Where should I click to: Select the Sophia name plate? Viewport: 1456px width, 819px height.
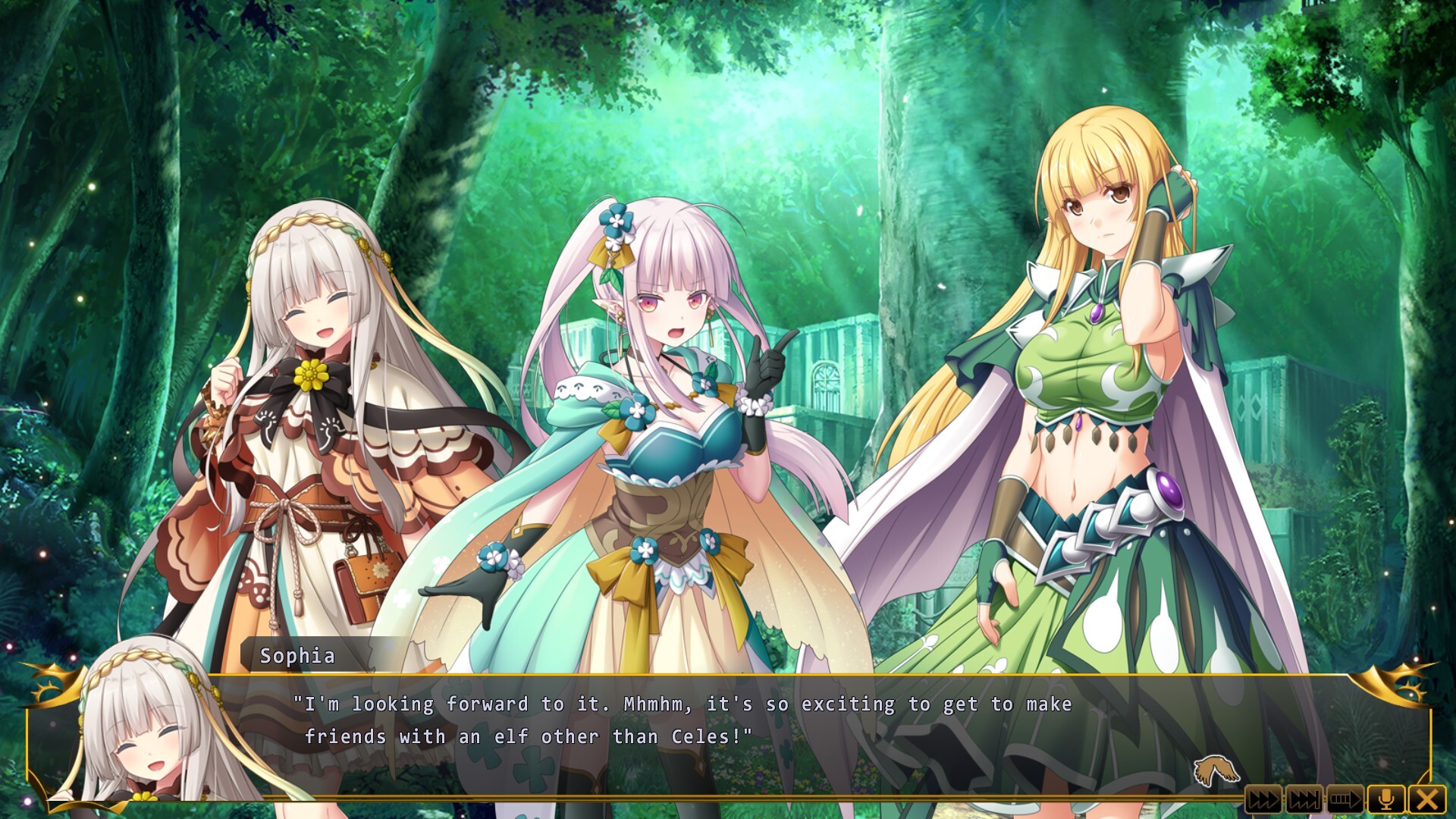297,655
